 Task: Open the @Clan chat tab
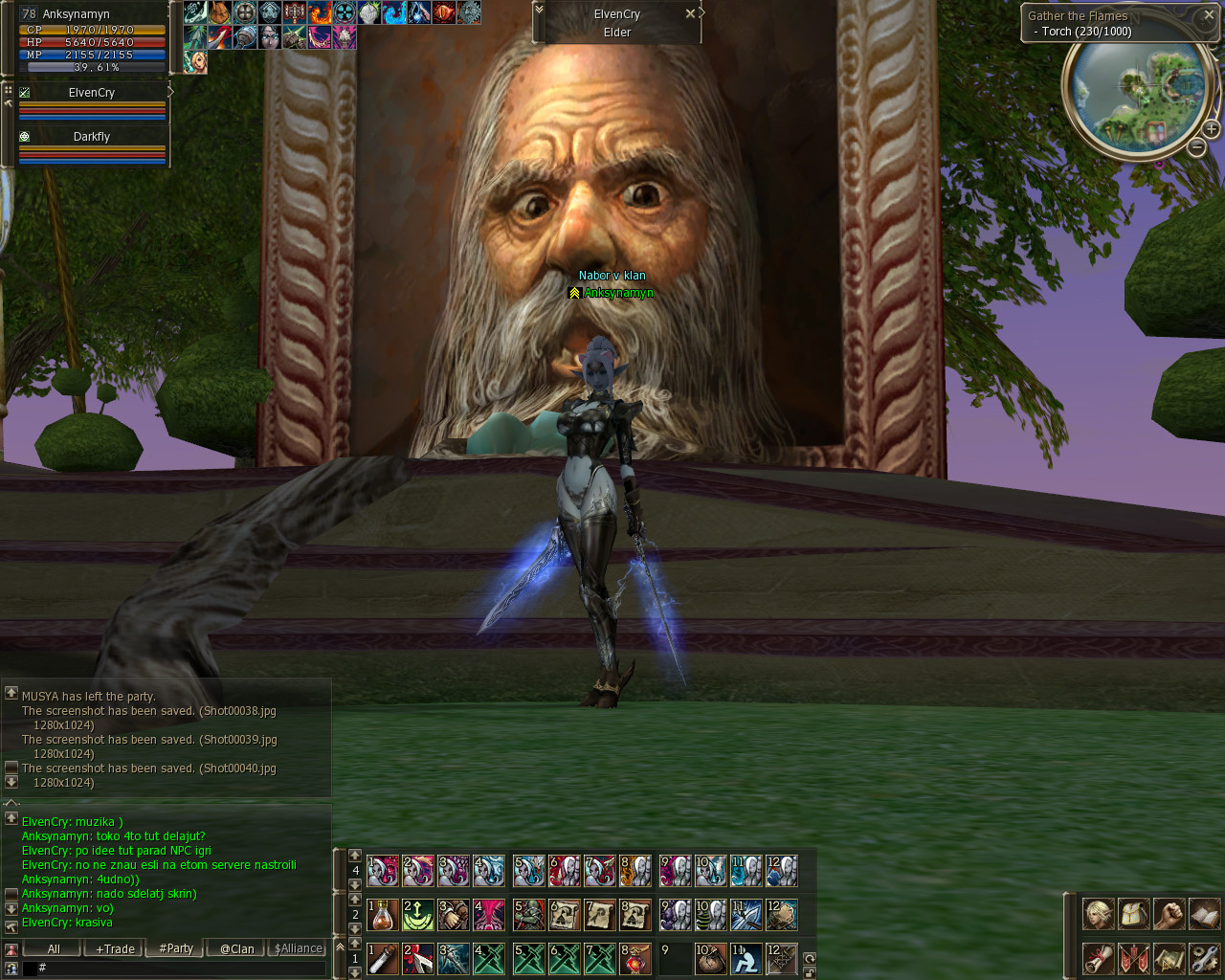[237, 948]
